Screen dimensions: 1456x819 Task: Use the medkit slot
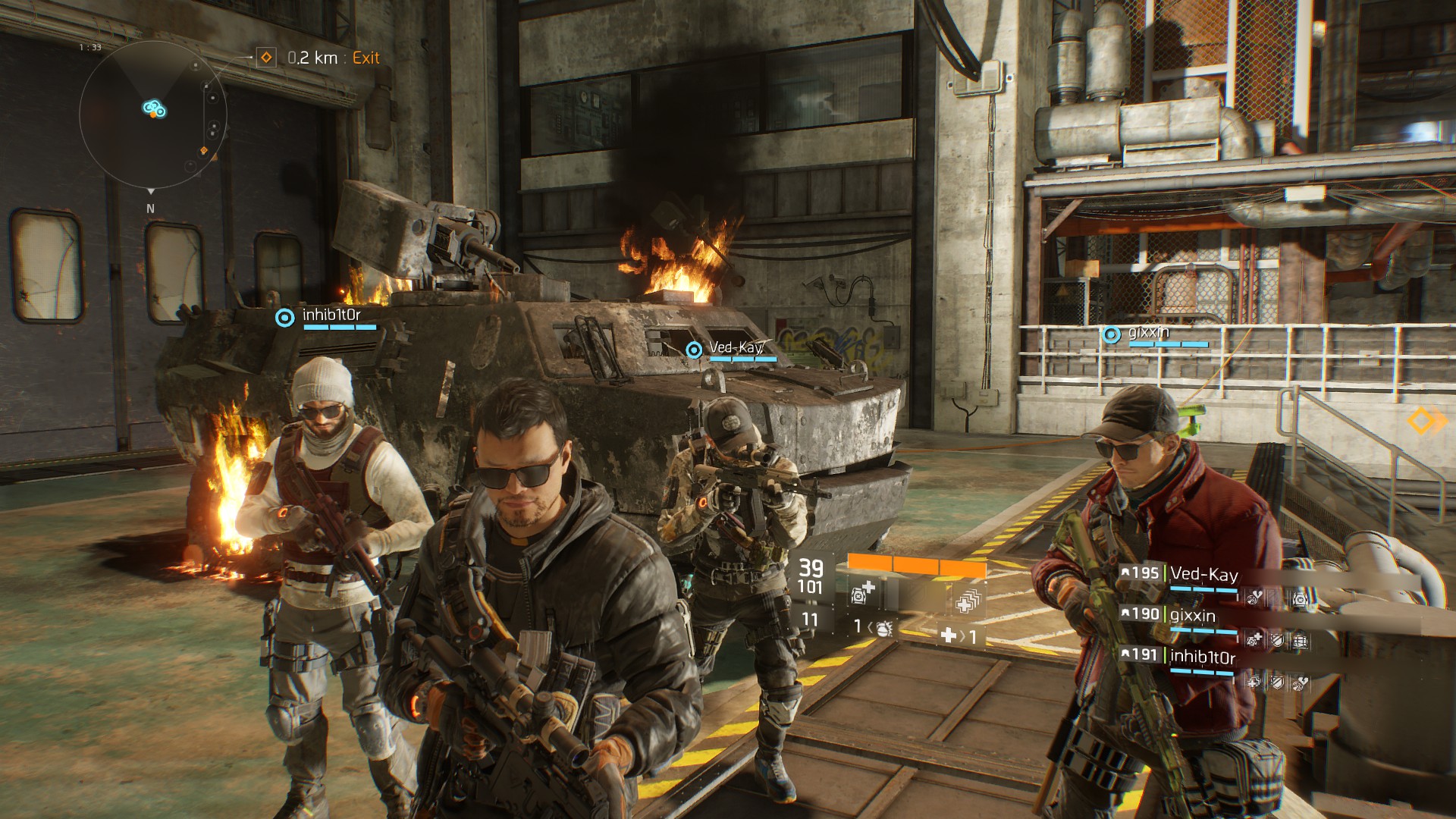(949, 635)
